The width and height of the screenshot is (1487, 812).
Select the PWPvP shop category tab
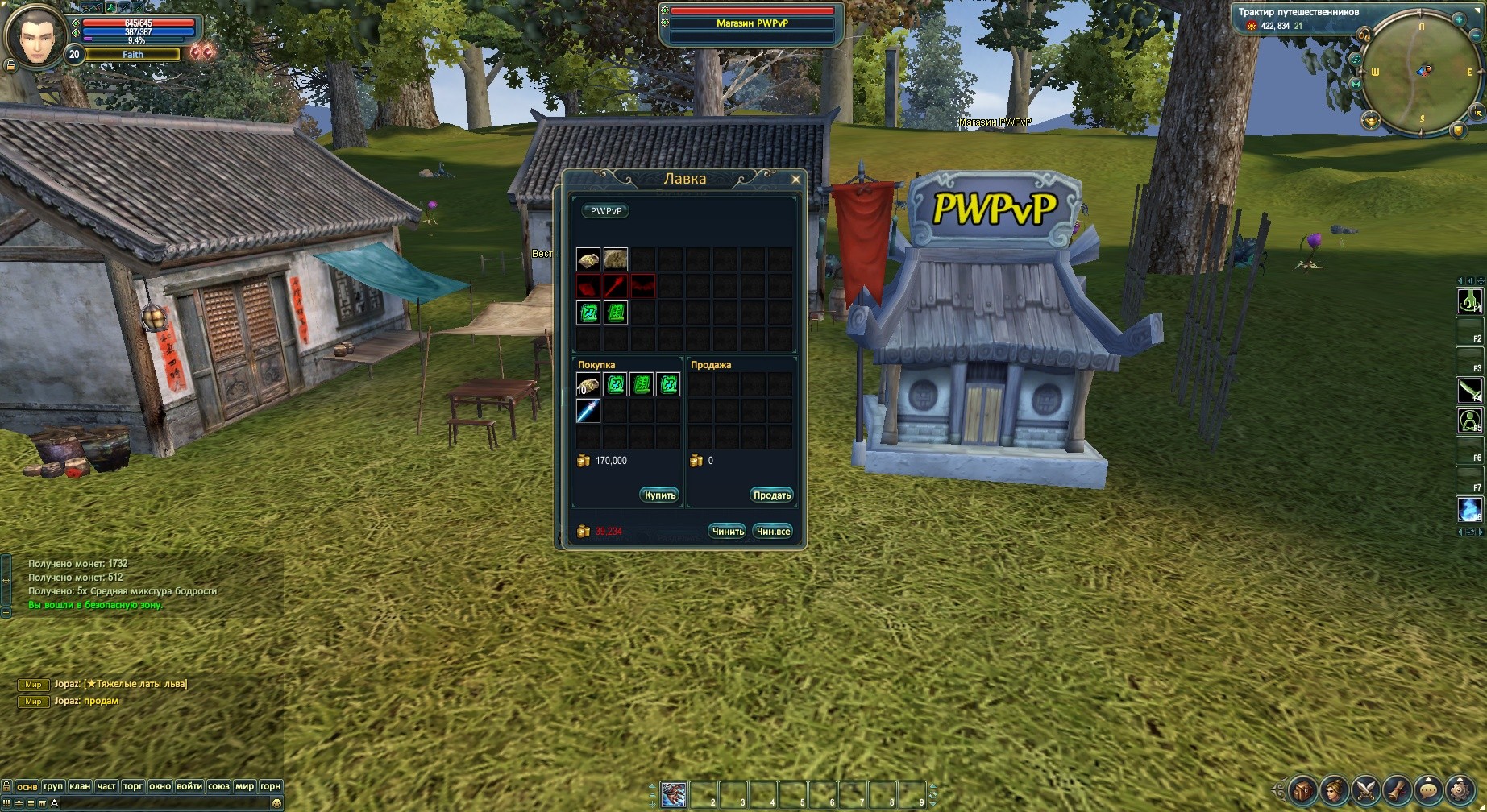[606, 211]
